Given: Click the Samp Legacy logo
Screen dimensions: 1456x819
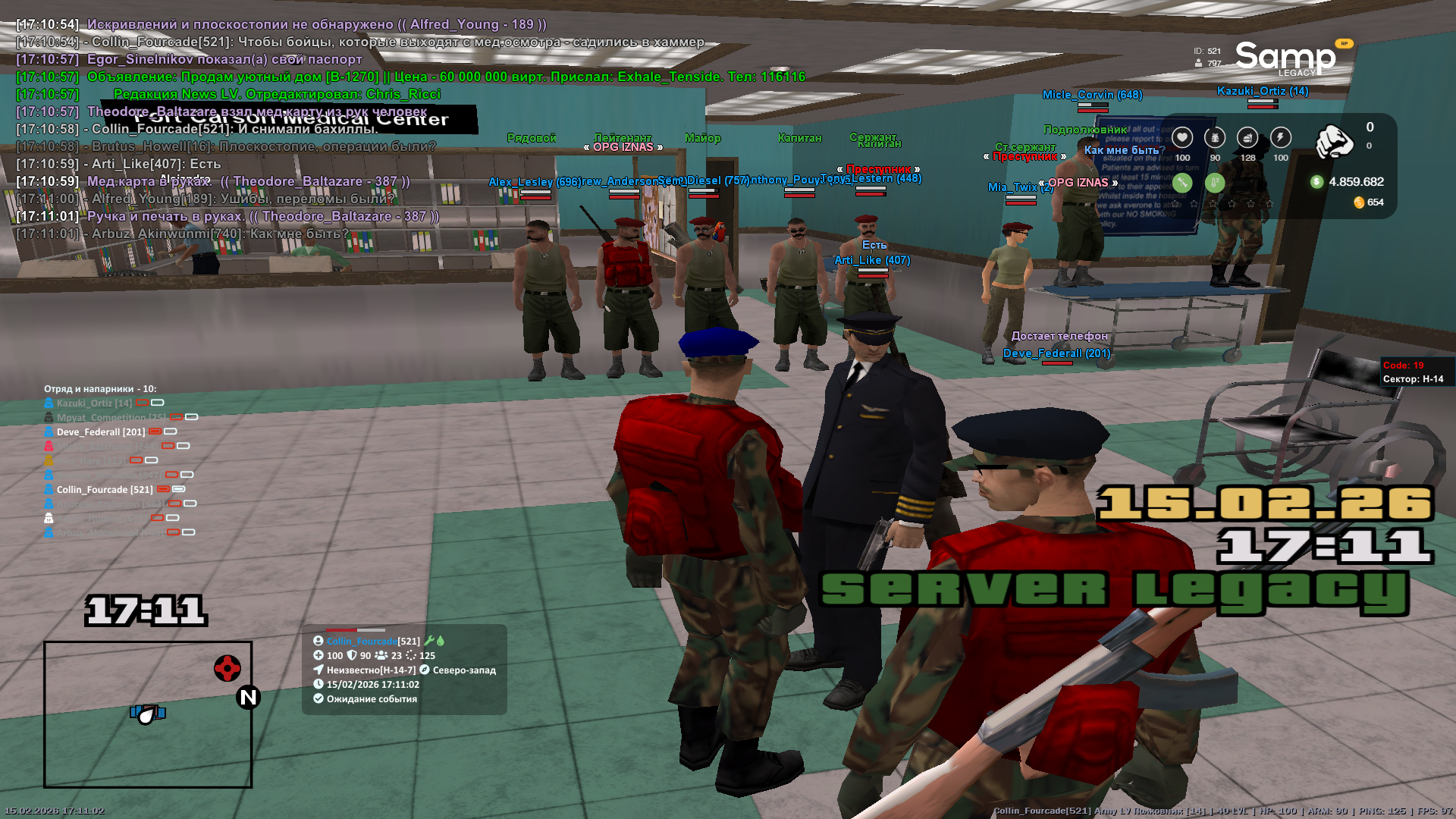Looking at the screenshot, I should (1285, 58).
